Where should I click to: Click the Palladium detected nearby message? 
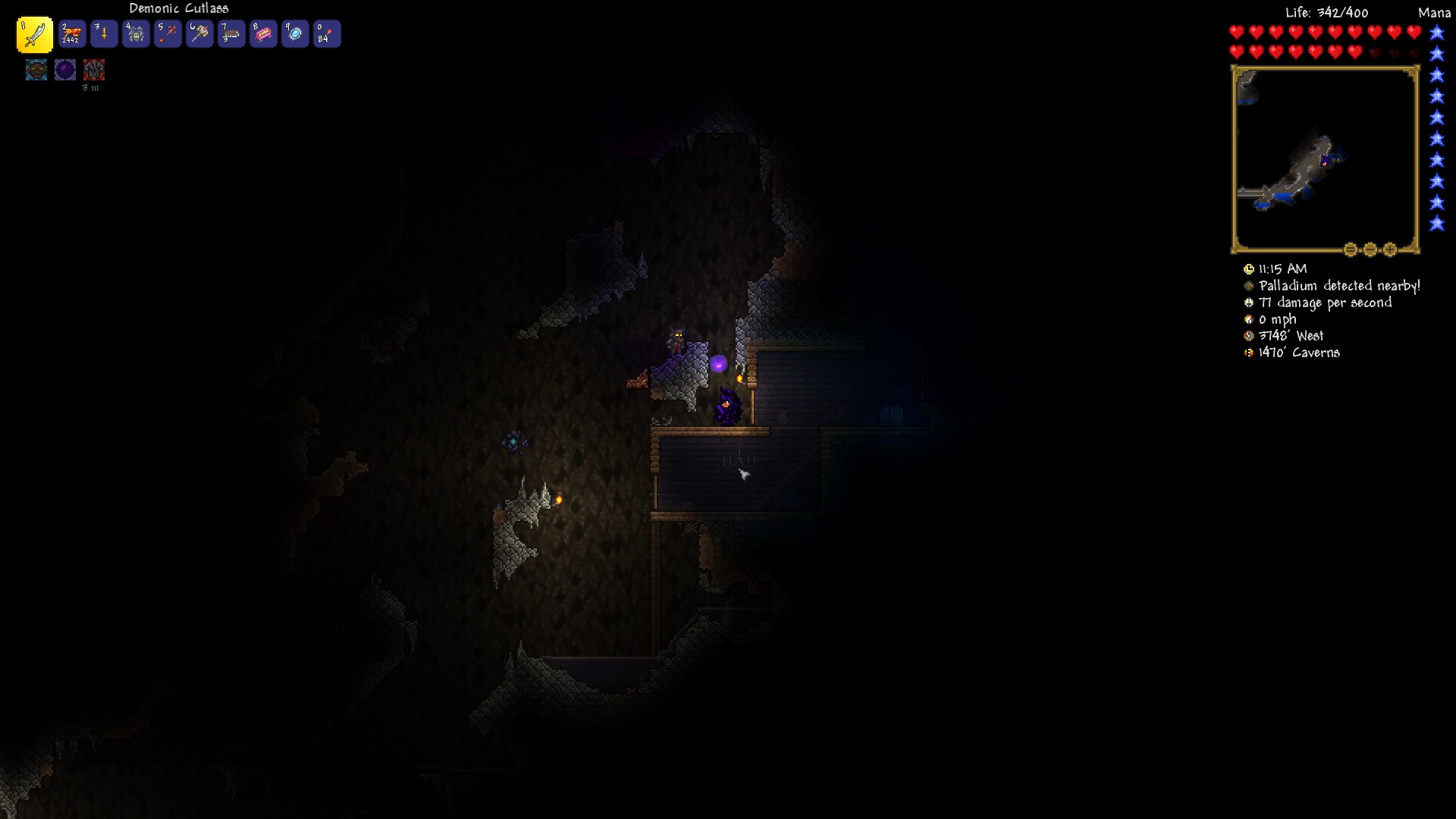tap(1338, 285)
